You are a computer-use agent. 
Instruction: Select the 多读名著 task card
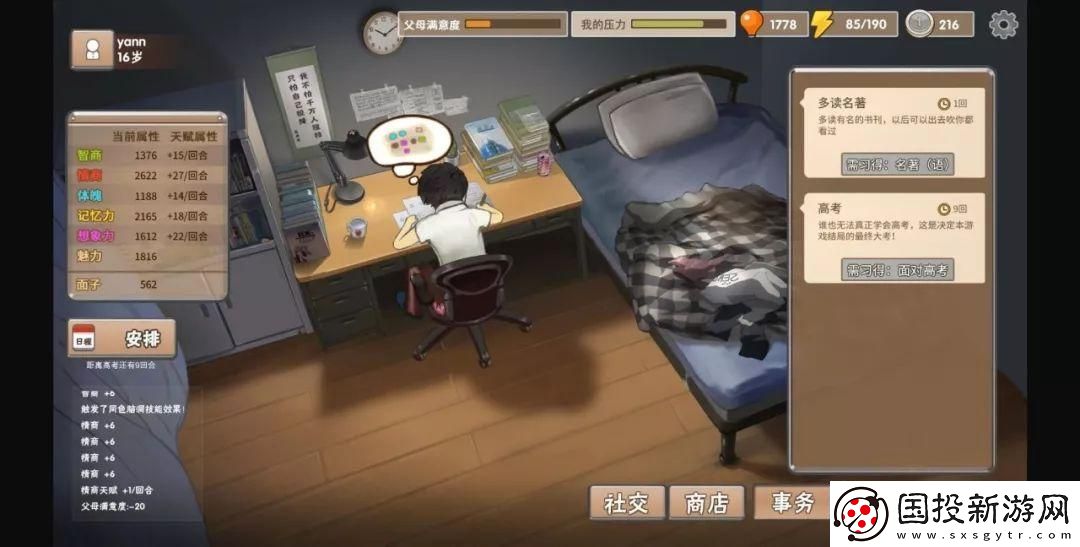tap(893, 119)
